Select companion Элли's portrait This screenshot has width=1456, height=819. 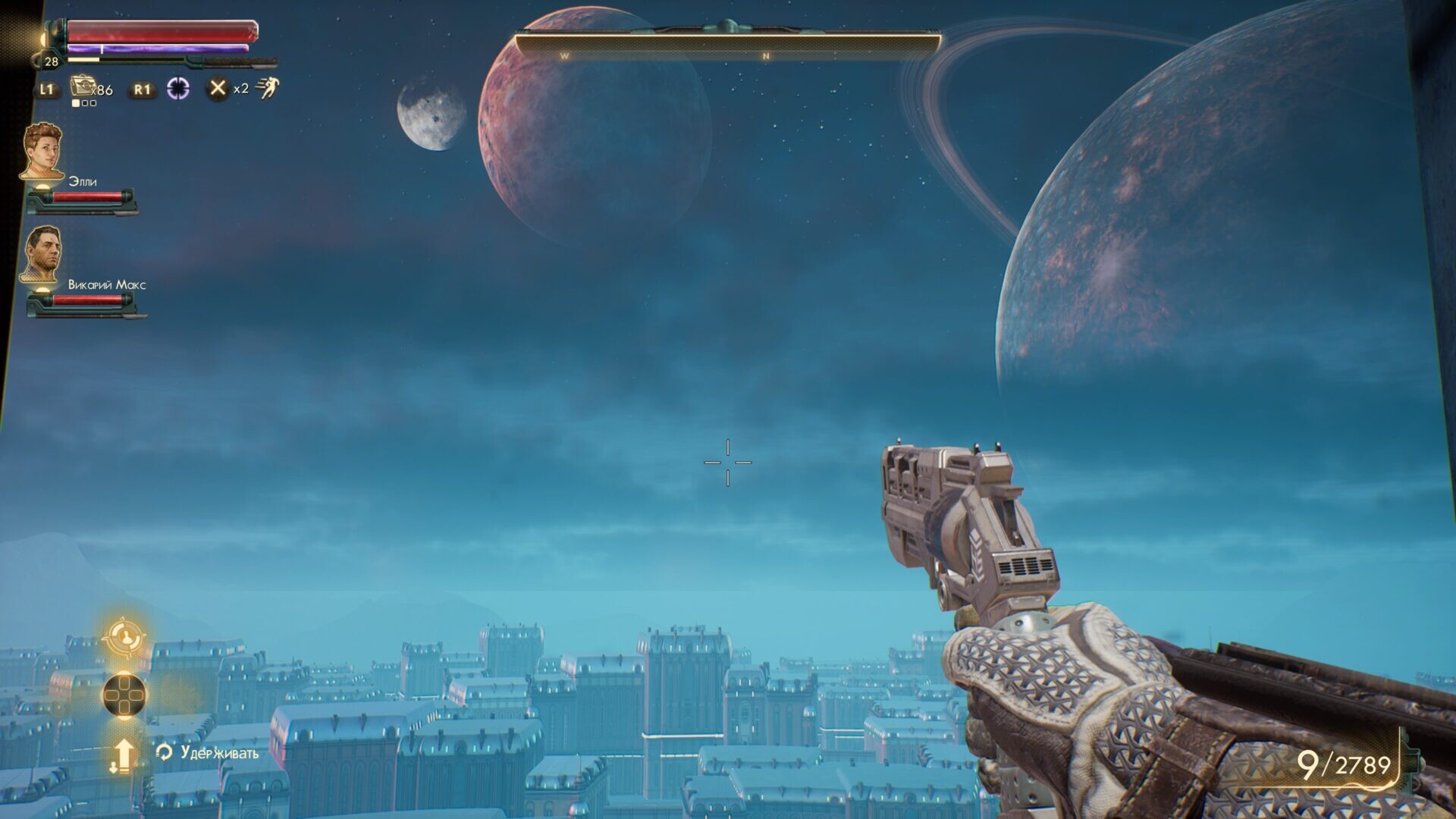pos(42,152)
